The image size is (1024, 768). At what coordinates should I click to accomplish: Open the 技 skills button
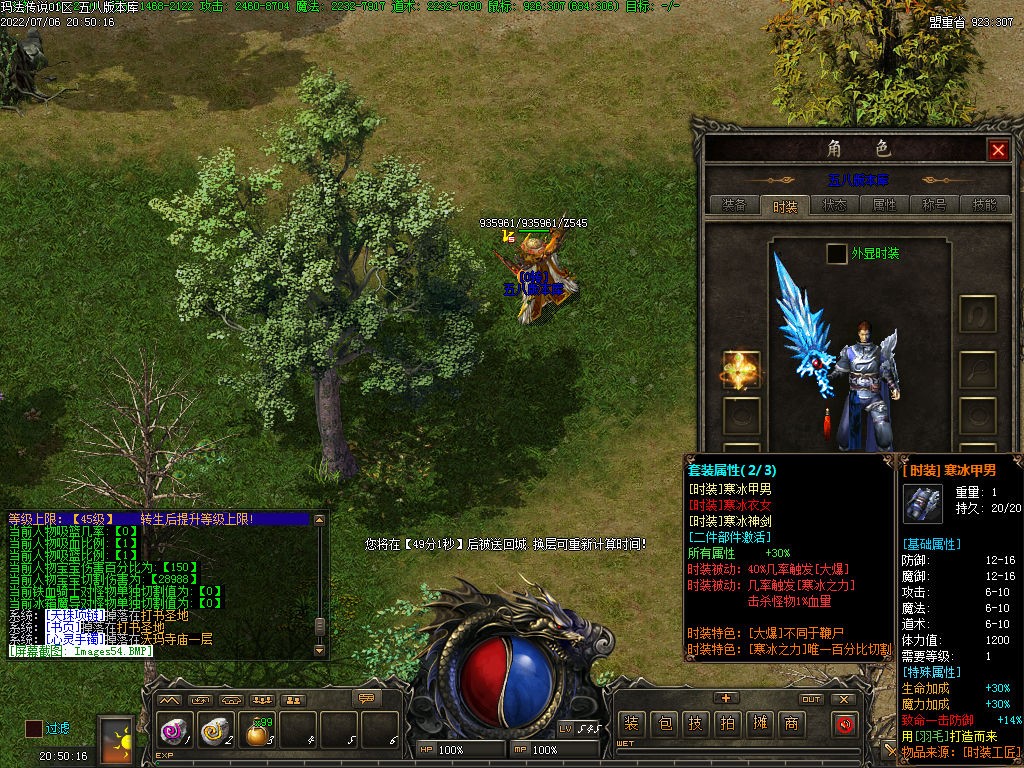696,724
